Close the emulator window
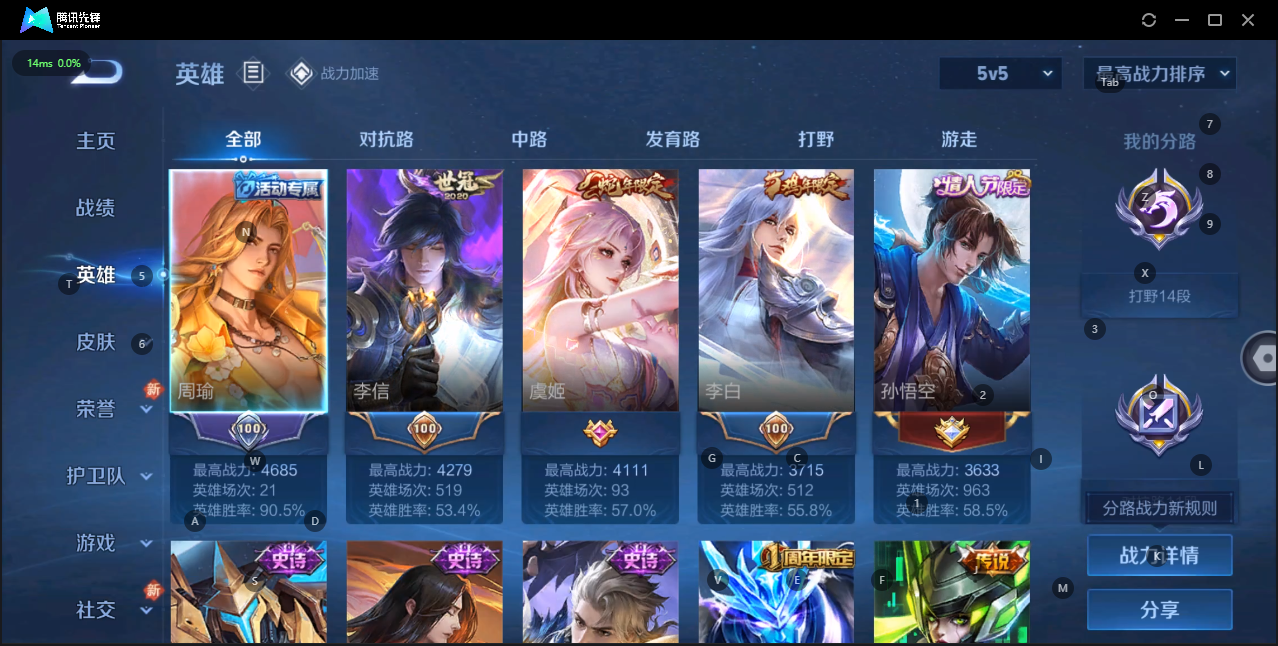The height and width of the screenshot is (646, 1278). pos(1248,20)
